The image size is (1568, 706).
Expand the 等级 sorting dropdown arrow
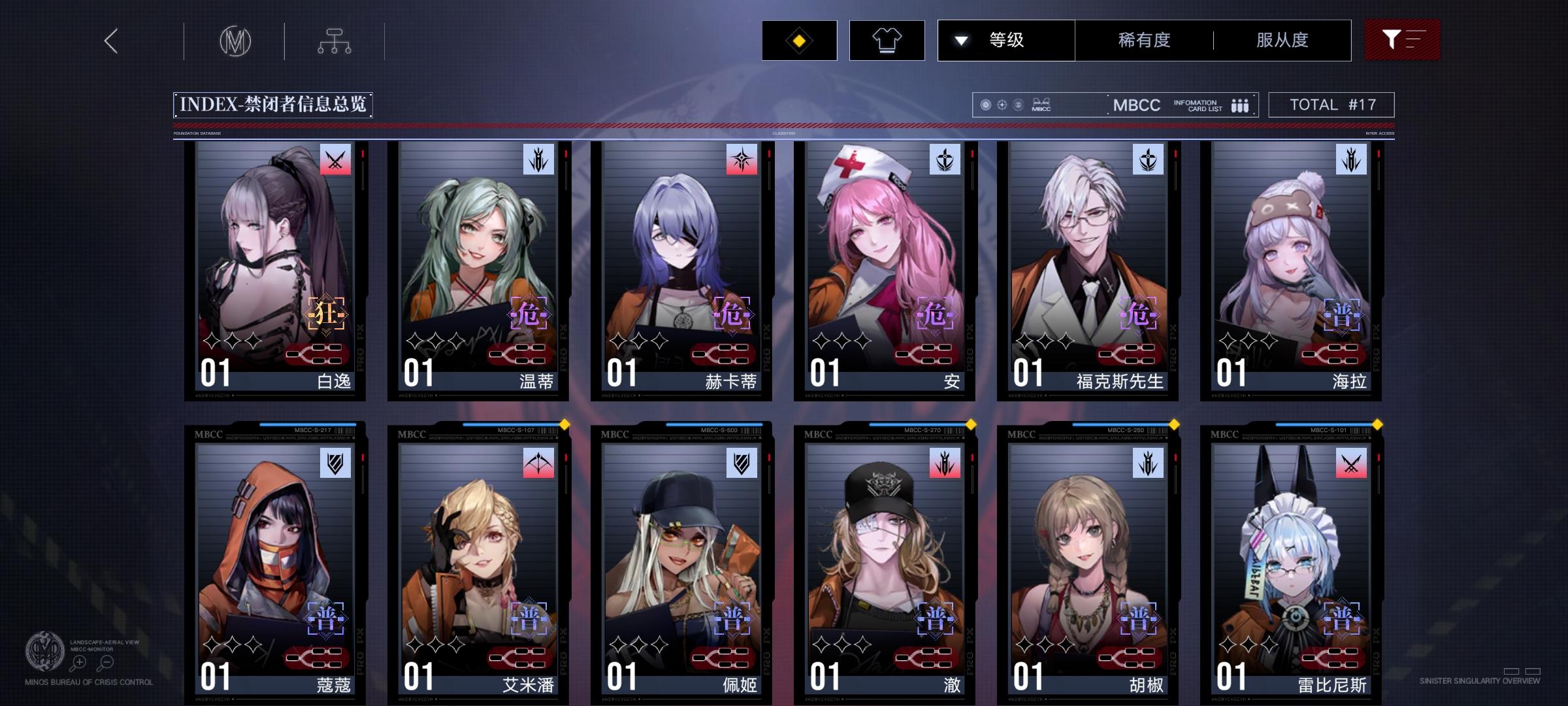pyautogui.click(x=960, y=40)
